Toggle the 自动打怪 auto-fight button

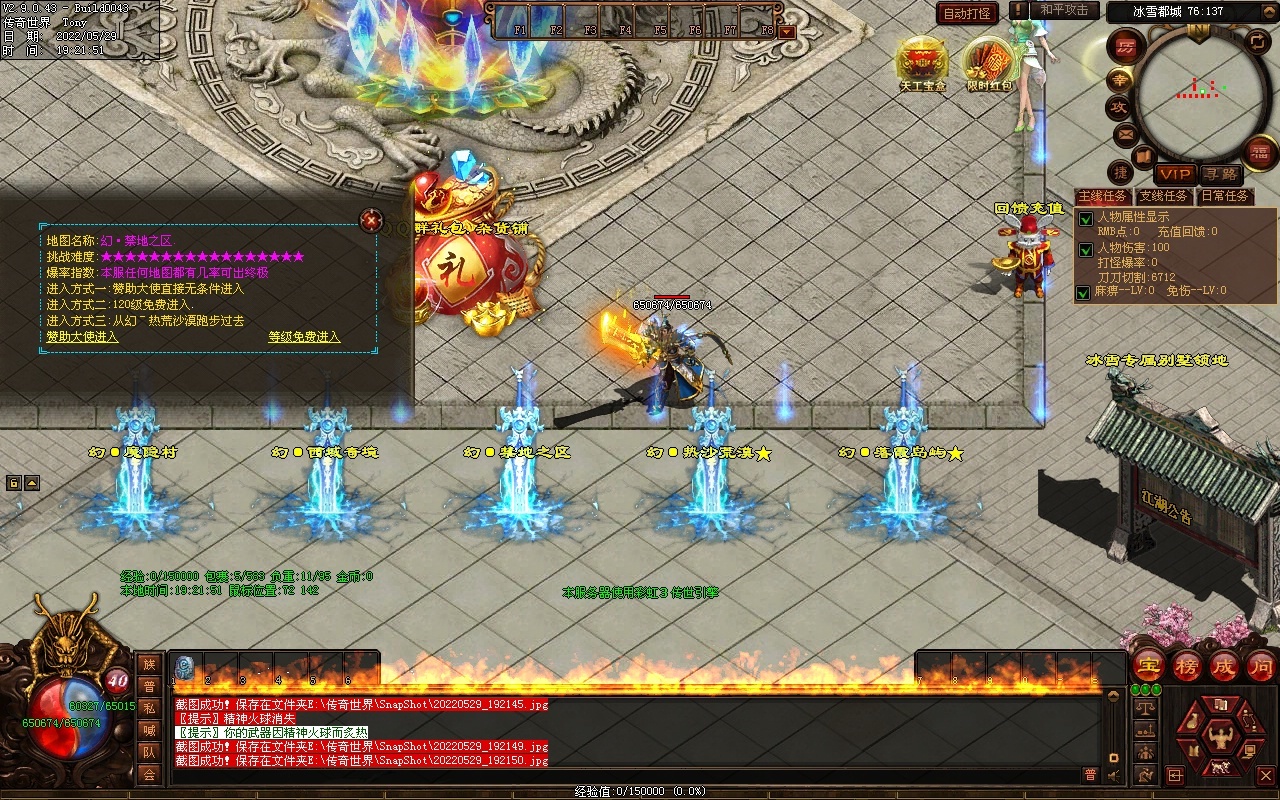click(967, 14)
